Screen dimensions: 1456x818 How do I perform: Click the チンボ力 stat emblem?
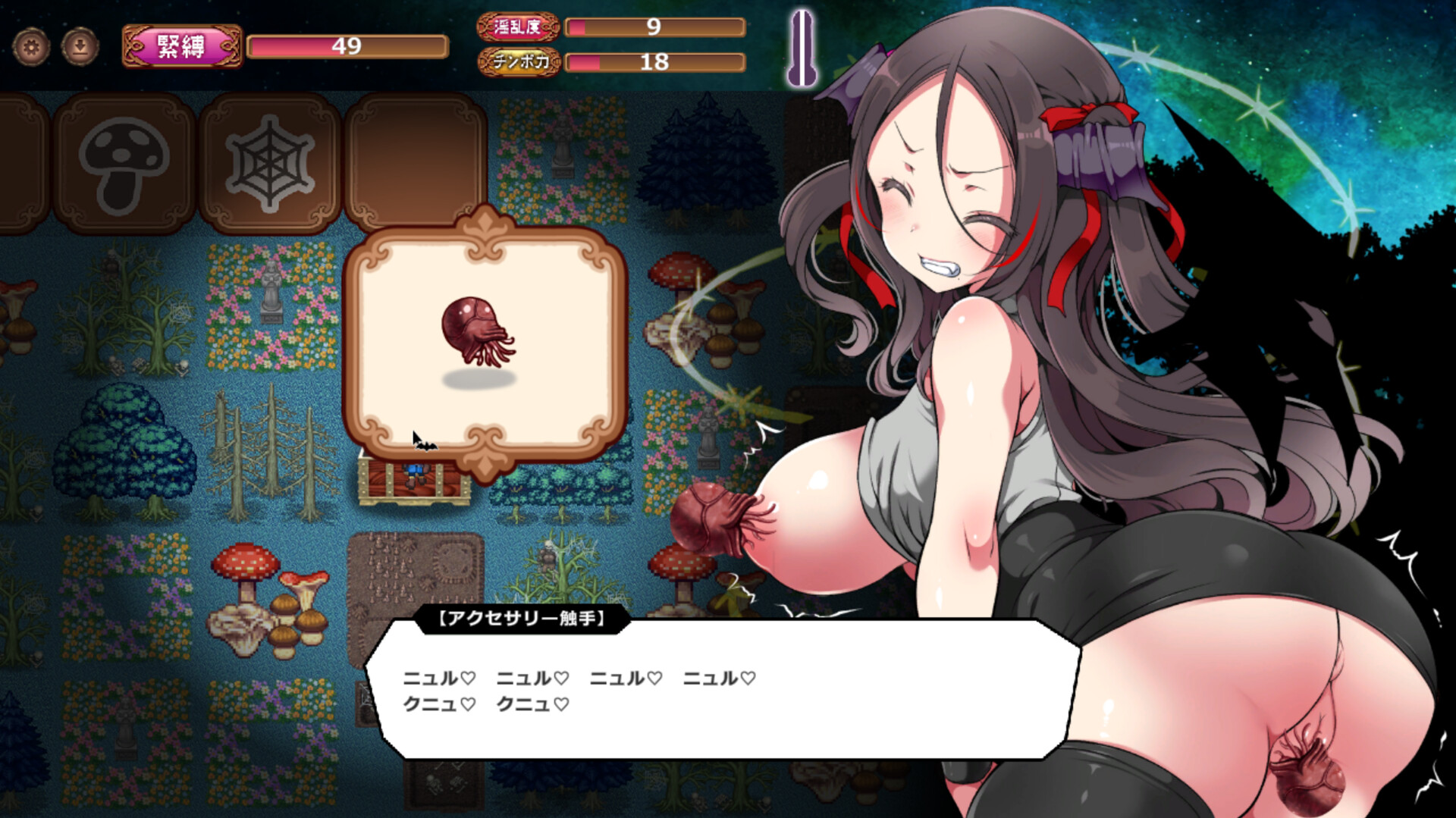coord(519,64)
